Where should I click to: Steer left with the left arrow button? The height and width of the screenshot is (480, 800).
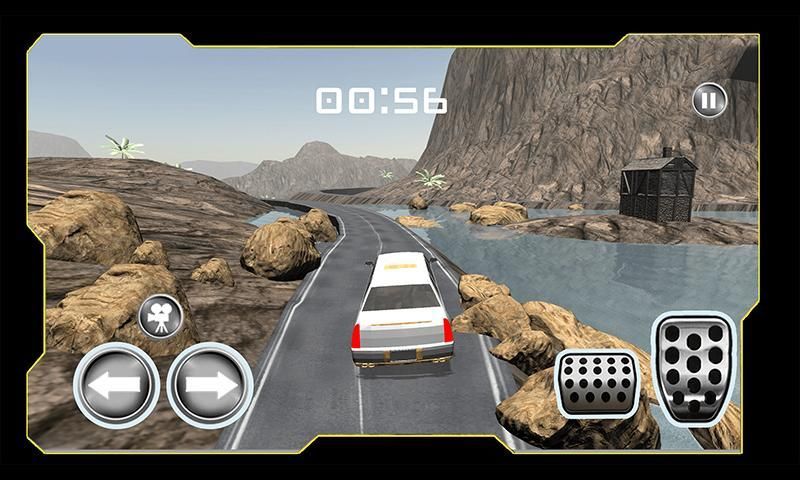[116, 385]
